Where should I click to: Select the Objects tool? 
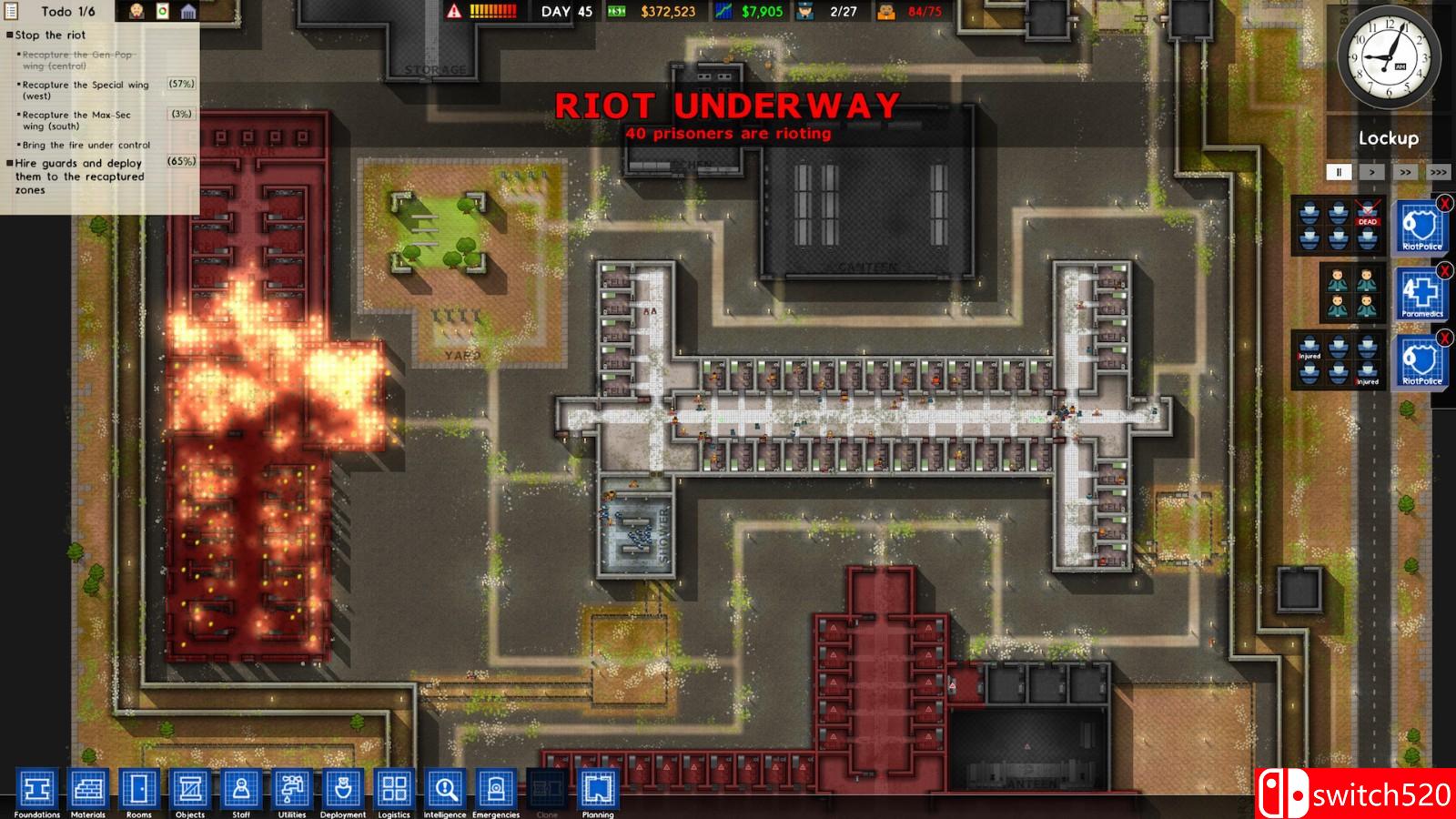coord(190,790)
